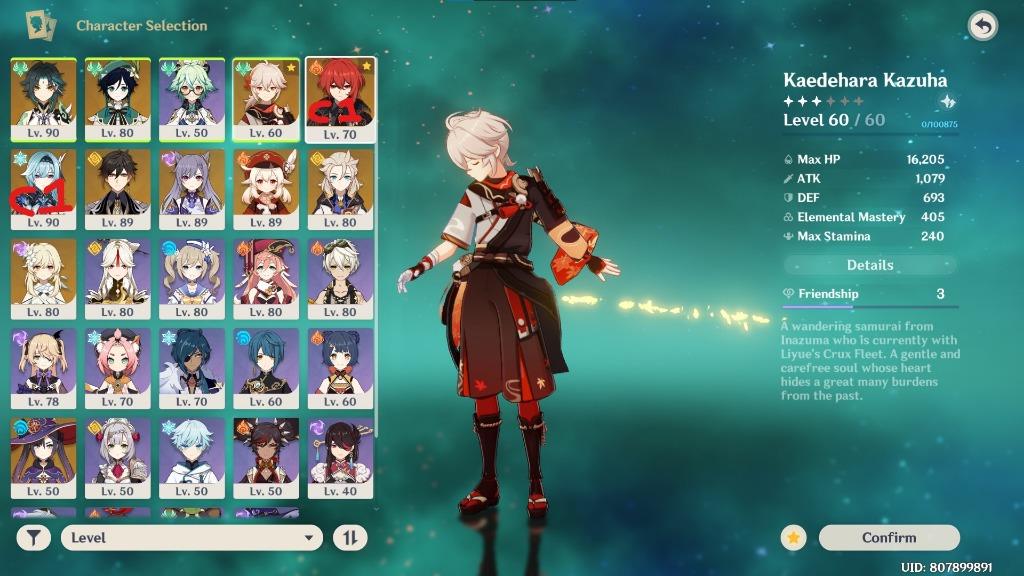Open Kazuha's Details panel
This screenshot has height=576, width=1024.
[870, 265]
